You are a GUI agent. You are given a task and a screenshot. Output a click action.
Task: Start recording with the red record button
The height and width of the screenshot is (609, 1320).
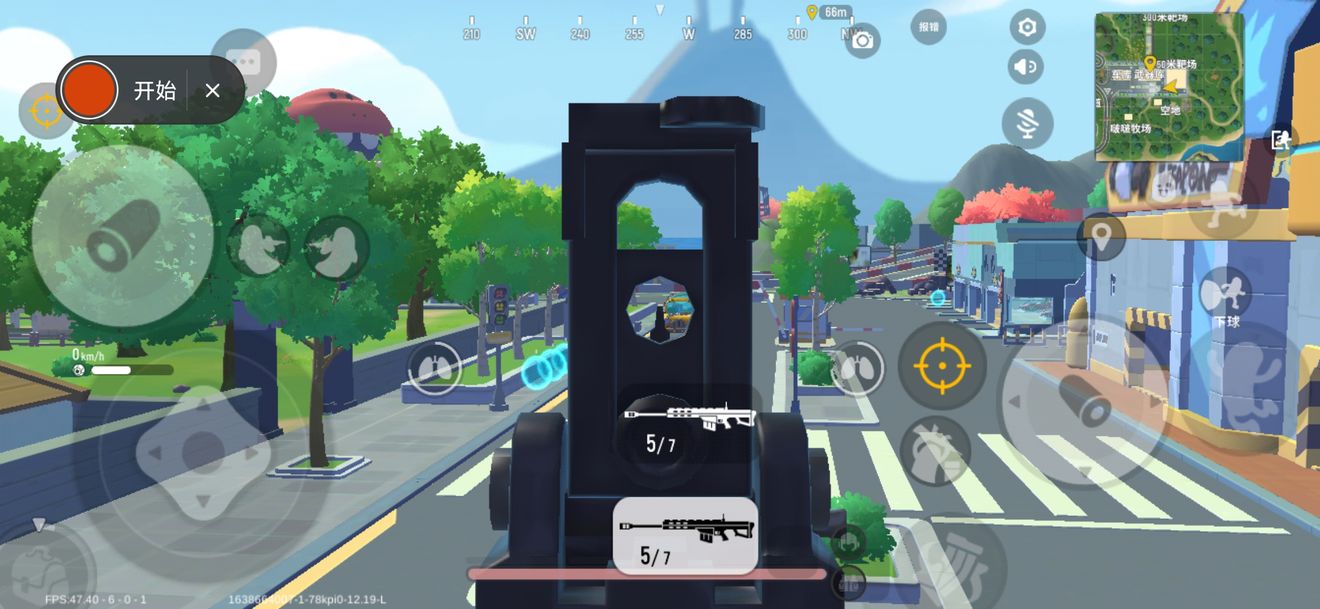(x=90, y=90)
